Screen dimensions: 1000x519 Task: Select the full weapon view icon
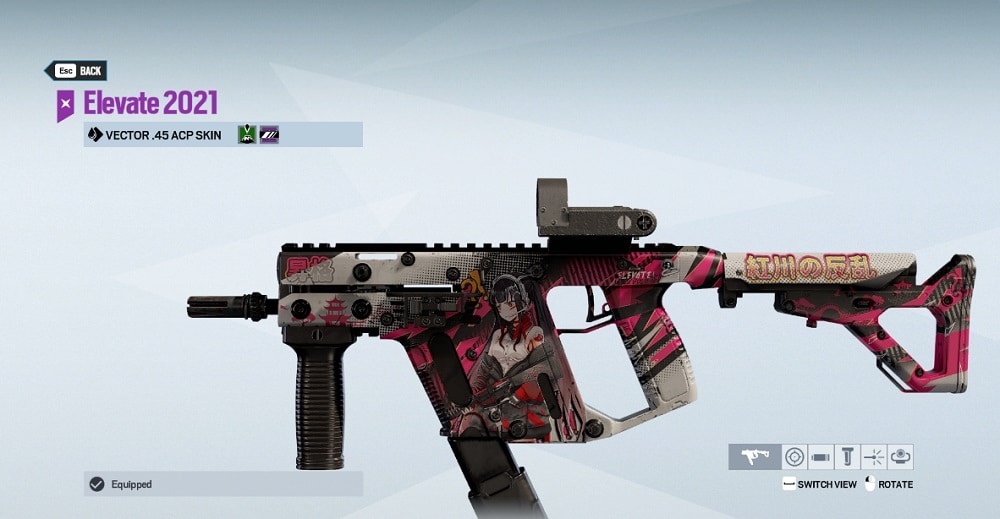click(x=754, y=457)
